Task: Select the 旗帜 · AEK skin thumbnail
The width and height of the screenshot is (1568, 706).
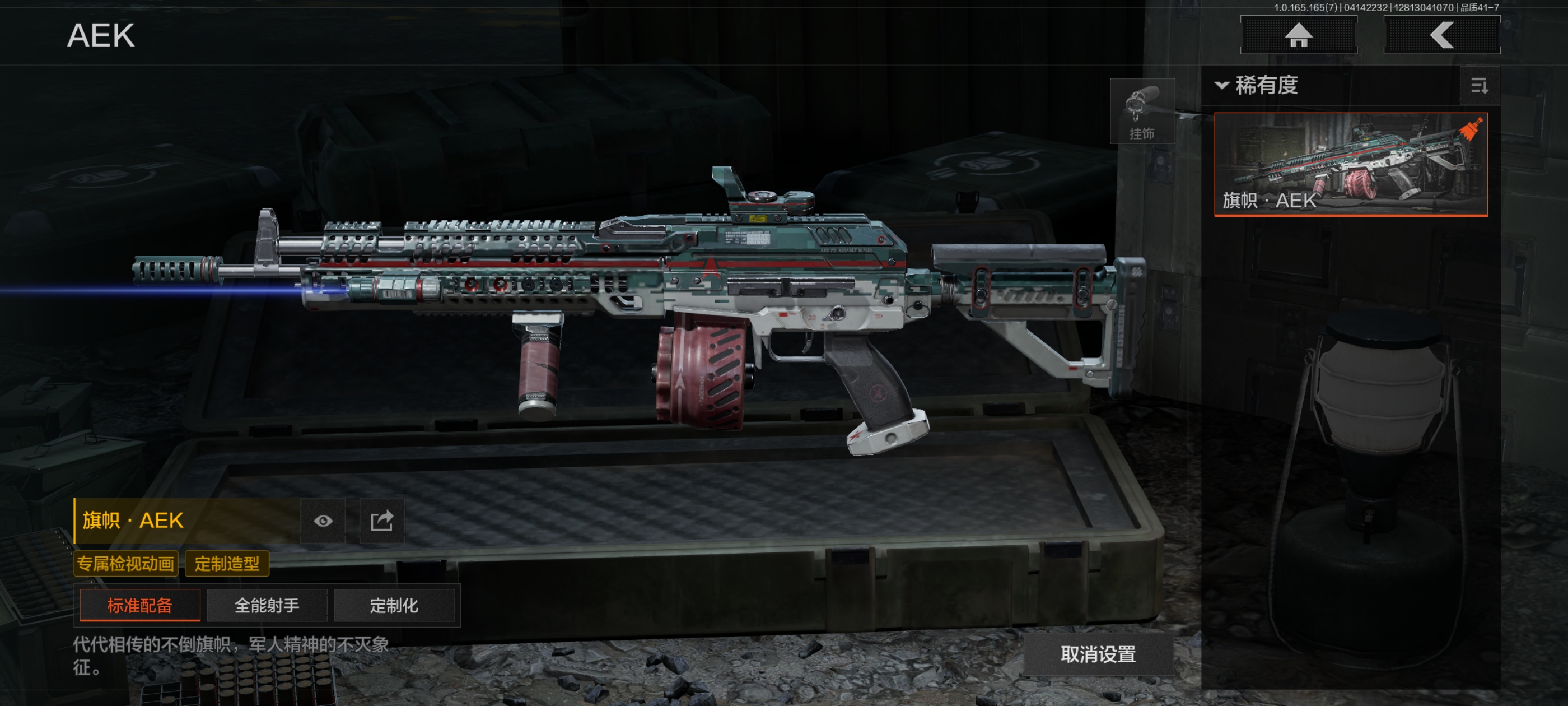Action: [x=1350, y=164]
